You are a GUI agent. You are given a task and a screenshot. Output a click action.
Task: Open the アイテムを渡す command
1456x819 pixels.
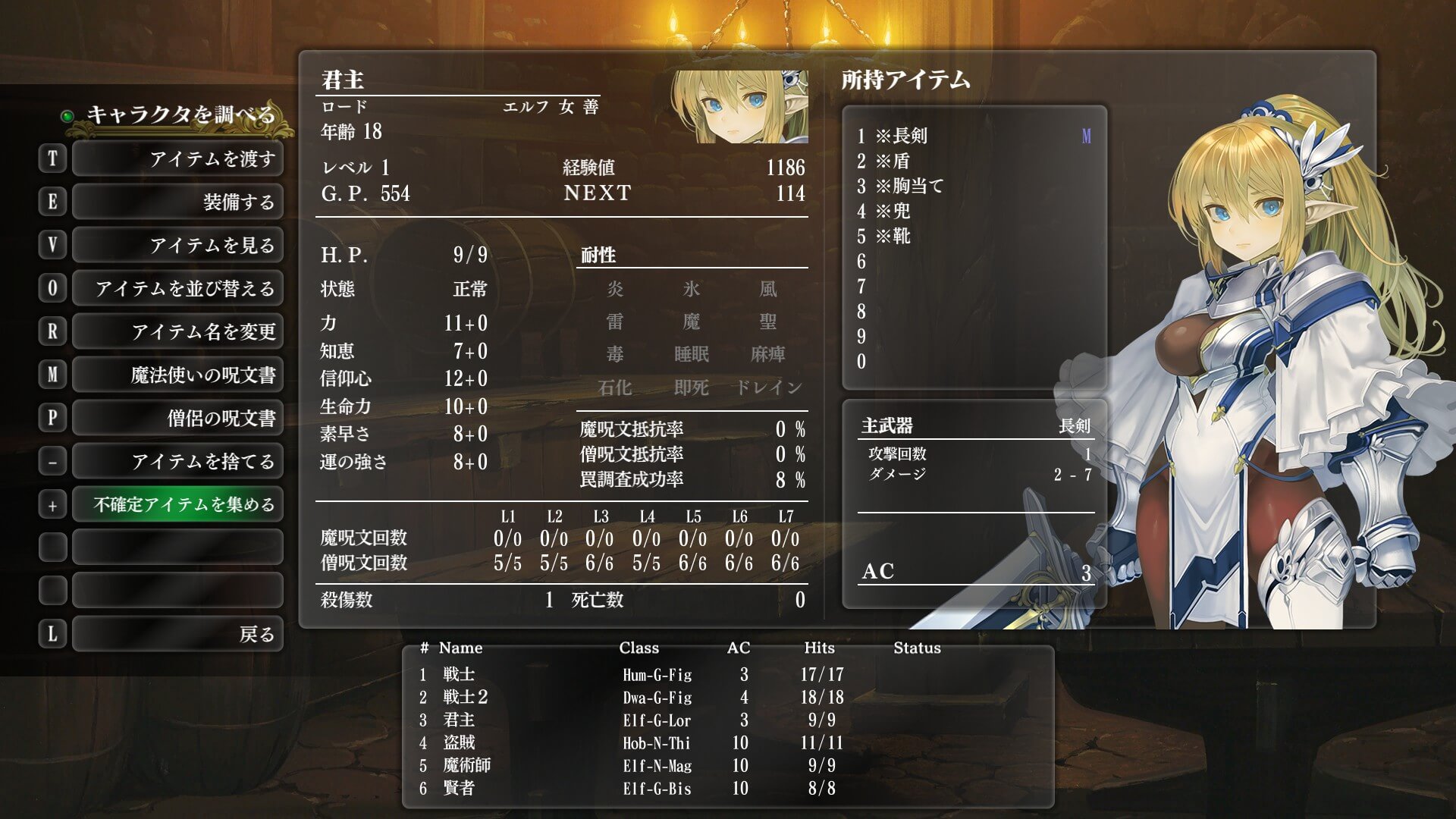[x=177, y=158]
